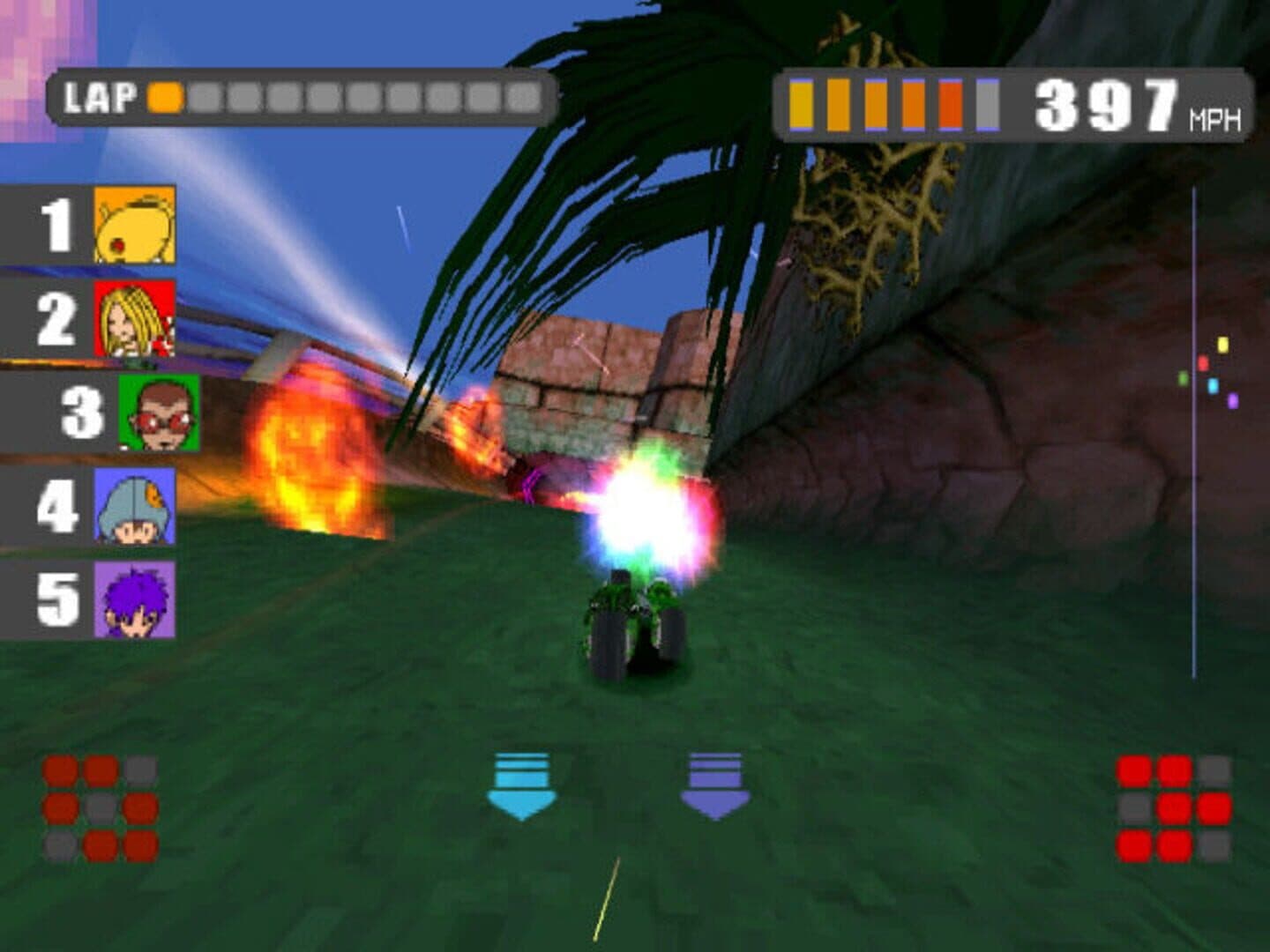
Task: Select the purple down-arrow indicator
Action: click(715, 785)
